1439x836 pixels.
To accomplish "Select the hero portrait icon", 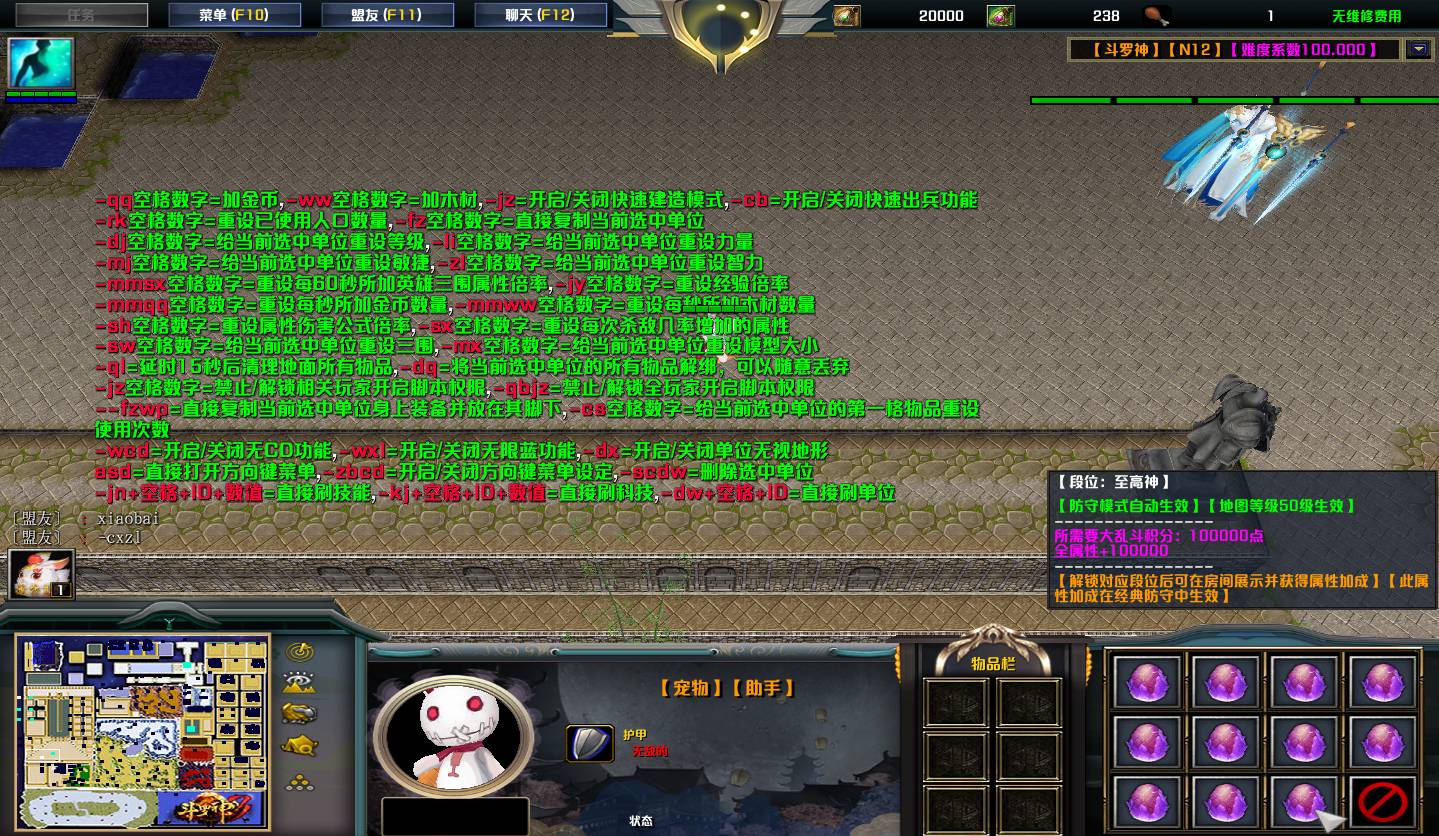I will pyautogui.click(x=41, y=63).
